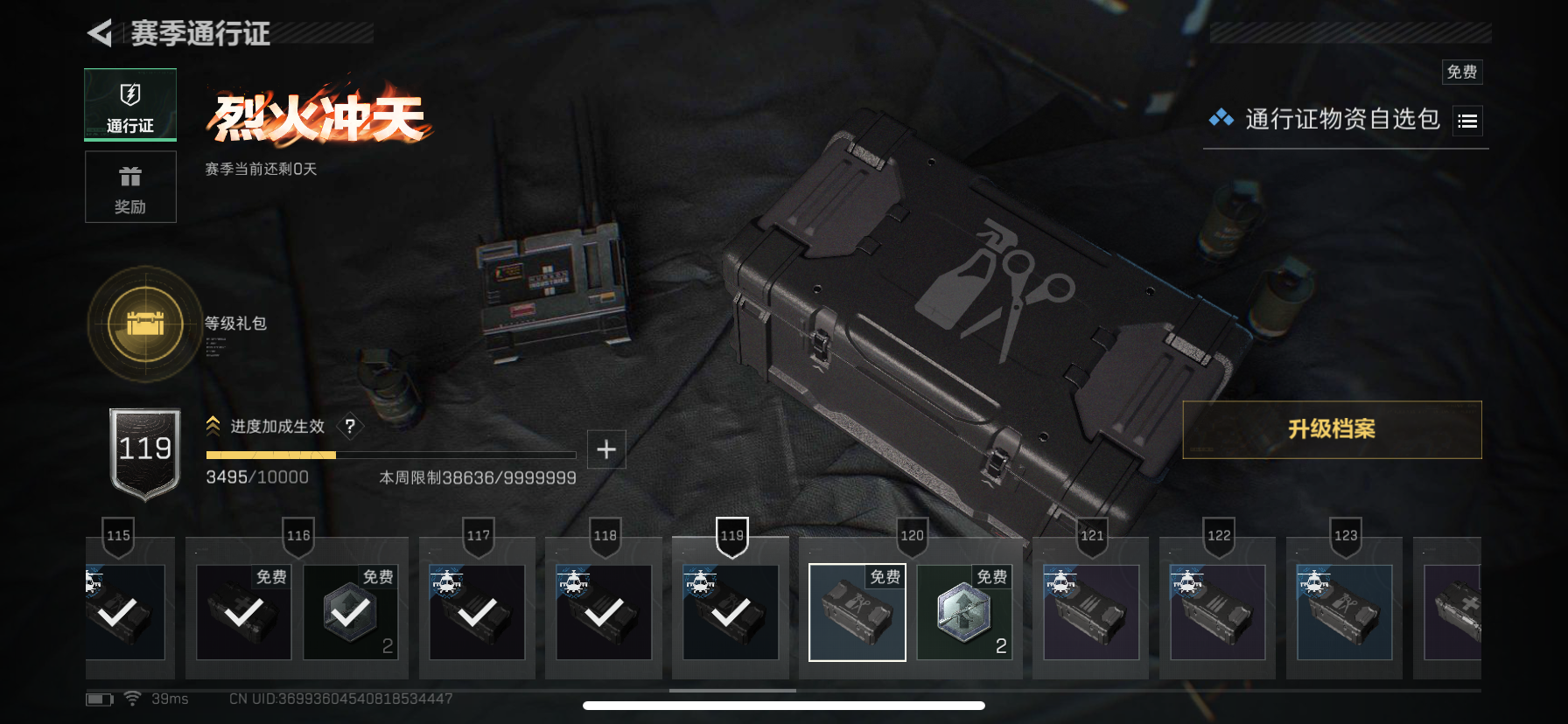Open the 等级礼包 level gift pack

pos(145,324)
